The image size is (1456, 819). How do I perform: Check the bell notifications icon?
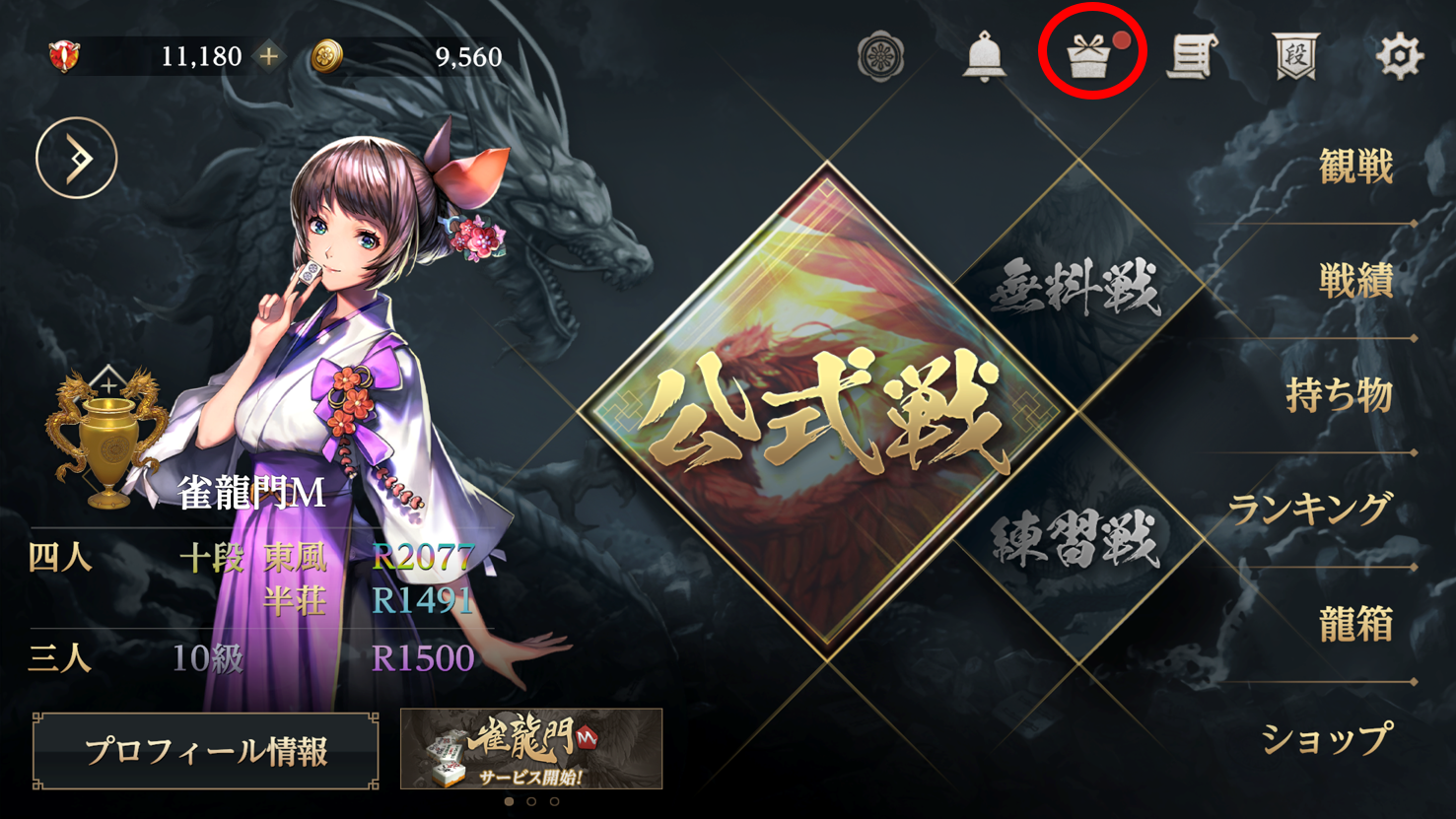984,56
